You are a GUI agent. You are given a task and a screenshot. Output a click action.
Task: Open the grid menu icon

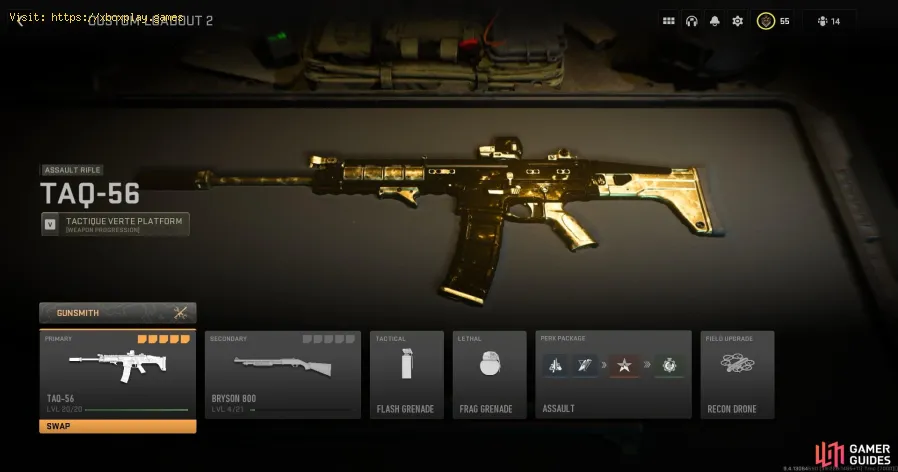[x=668, y=21]
